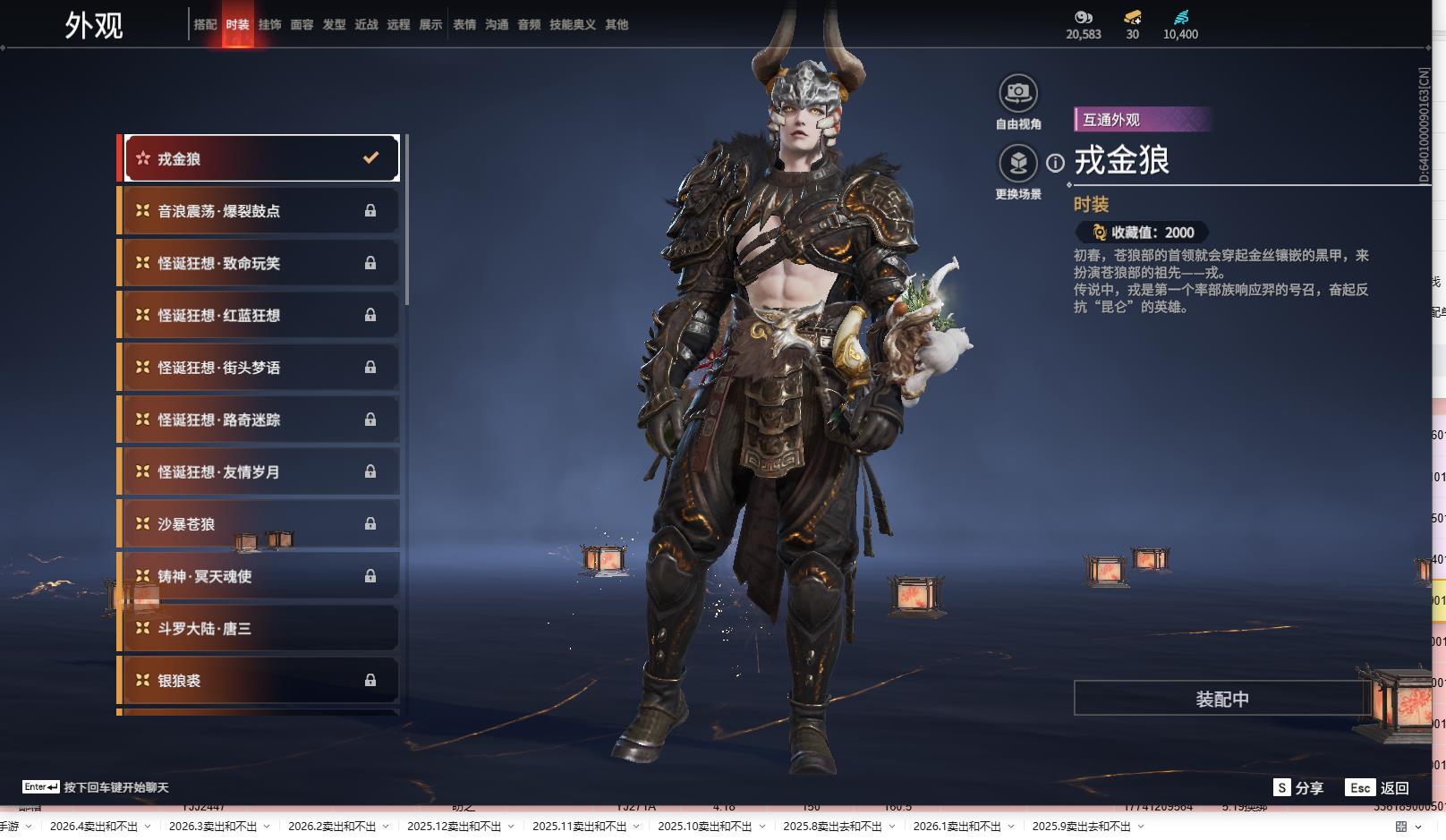Select the 铸神·冥天魂使 outfit

pos(260,576)
